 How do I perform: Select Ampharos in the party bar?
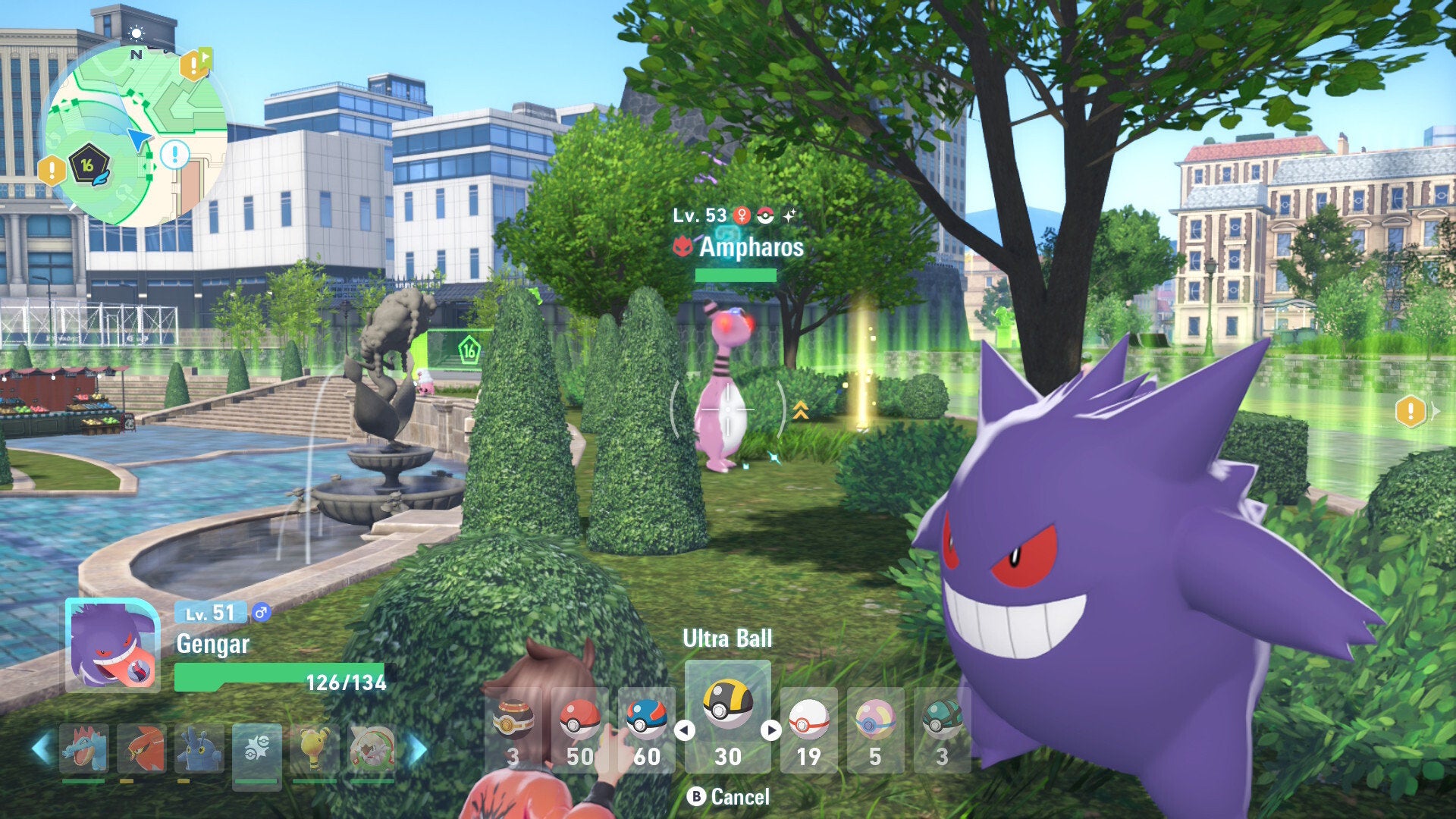pyautogui.click(x=315, y=749)
